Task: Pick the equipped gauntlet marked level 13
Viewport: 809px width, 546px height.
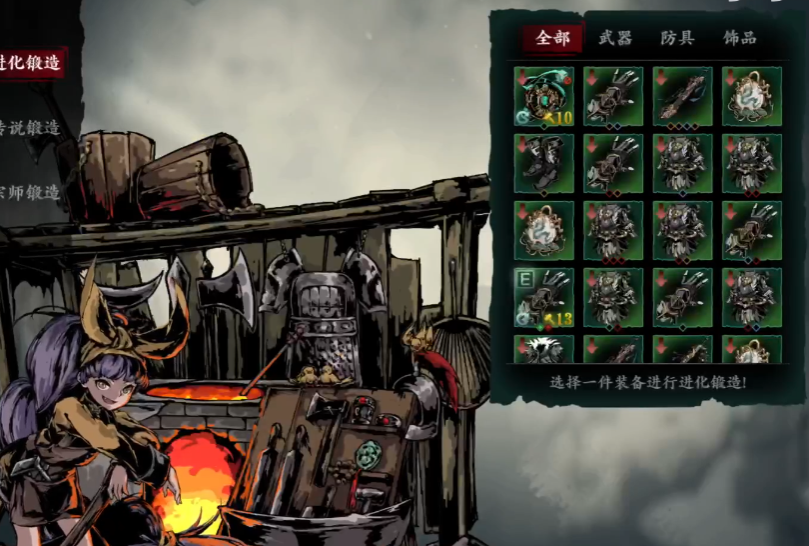Action: click(544, 298)
